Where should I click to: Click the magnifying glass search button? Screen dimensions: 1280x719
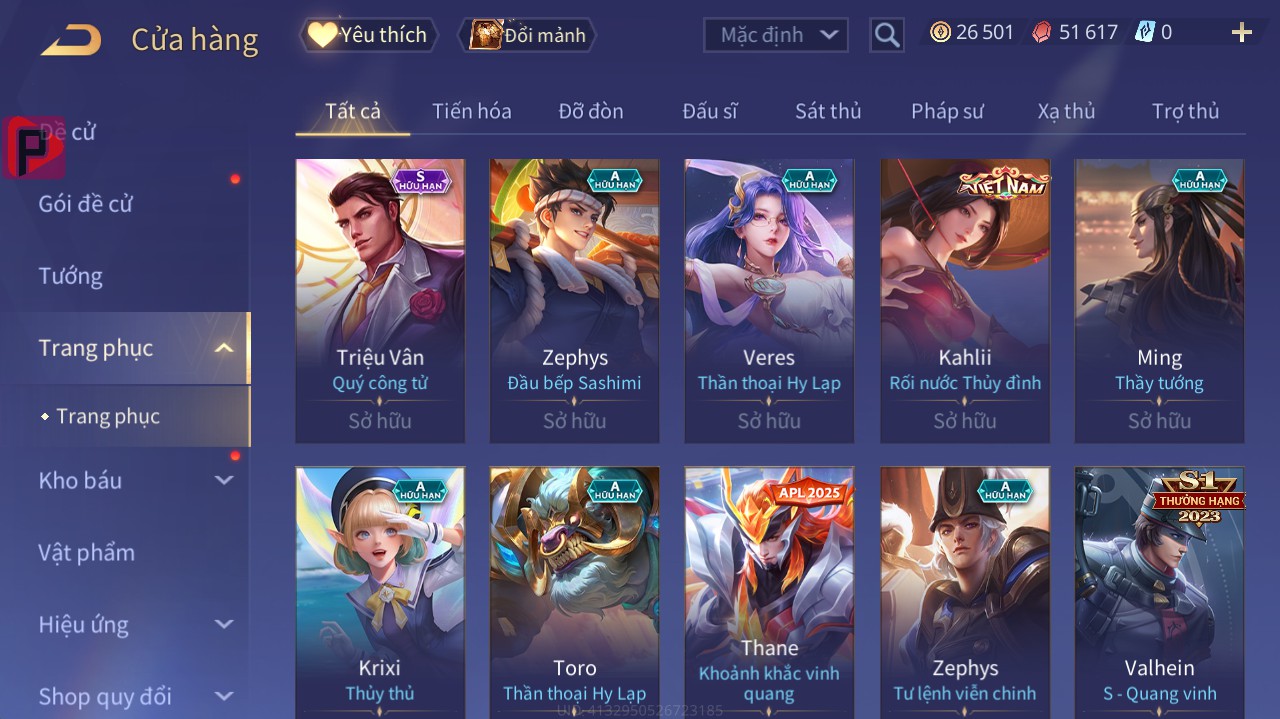[887, 35]
